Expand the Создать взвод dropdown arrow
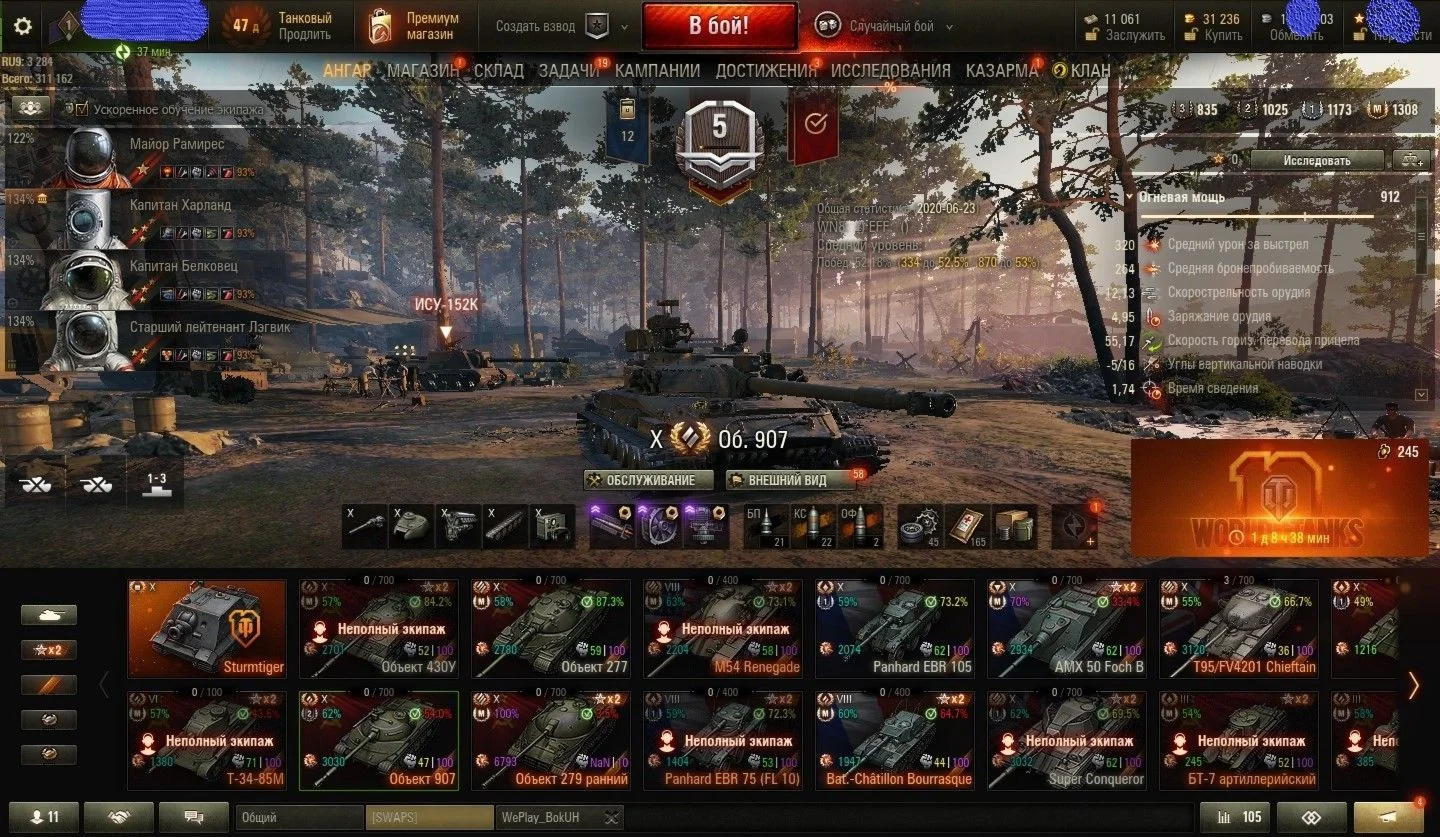The width and height of the screenshot is (1440, 837). click(x=625, y=27)
